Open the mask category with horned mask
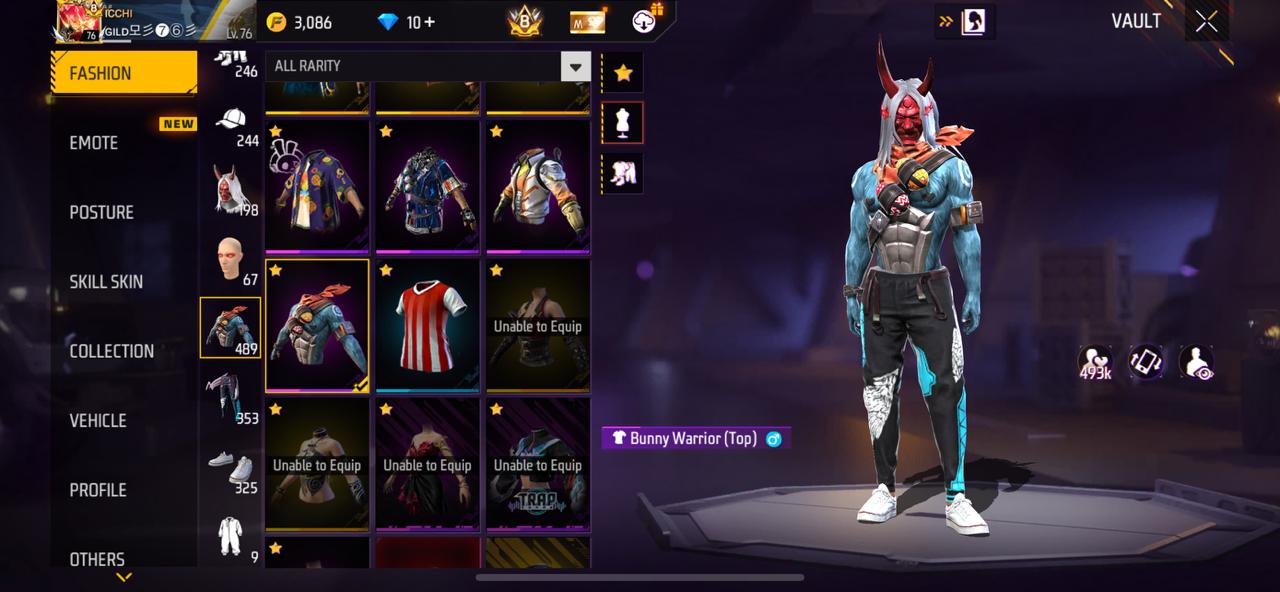The height and width of the screenshot is (592, 1280). click(x=231, y=190)
